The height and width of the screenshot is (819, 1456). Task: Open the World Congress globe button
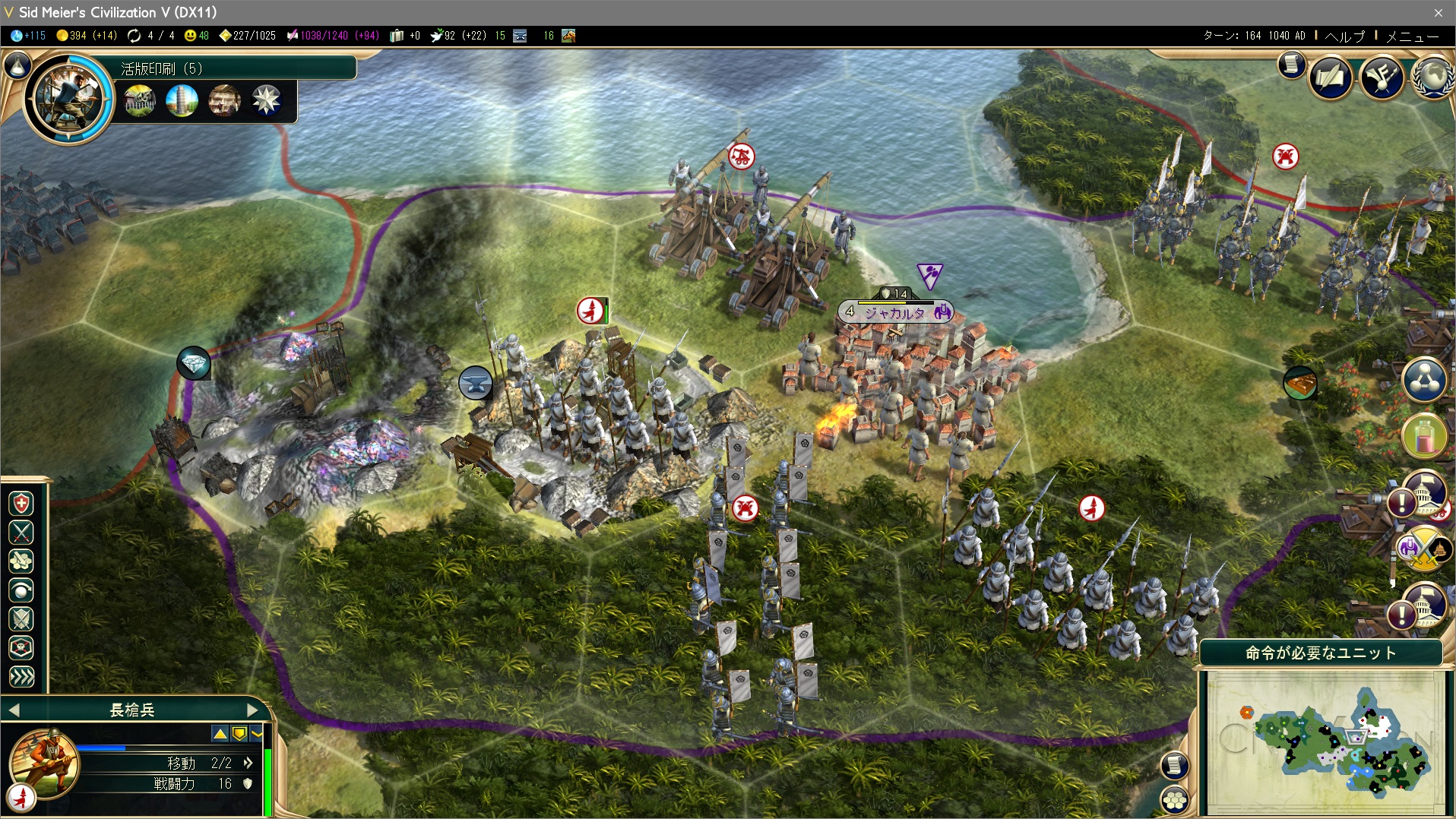[1432, 77]
